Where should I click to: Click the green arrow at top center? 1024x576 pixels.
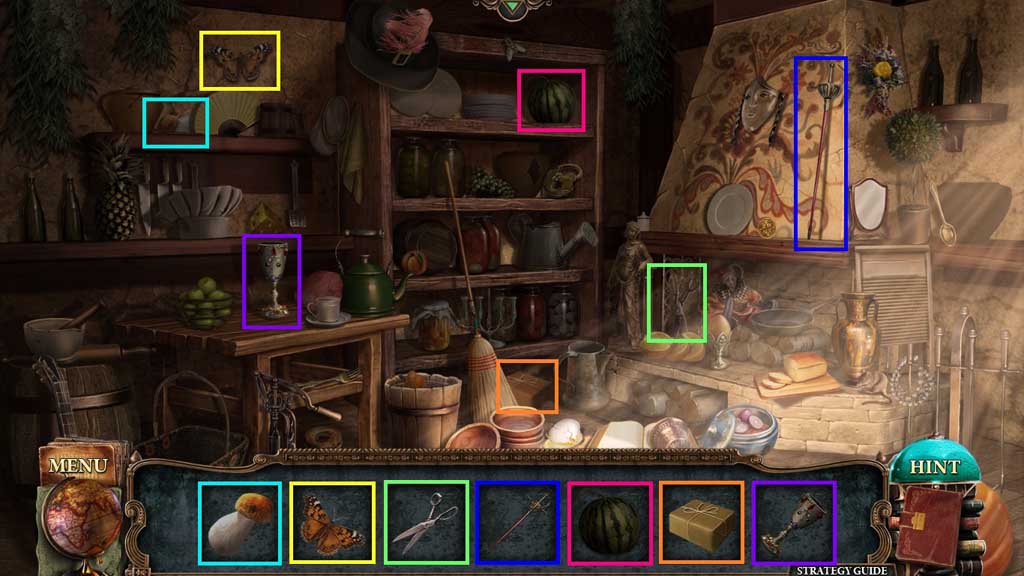coord(513,7)
